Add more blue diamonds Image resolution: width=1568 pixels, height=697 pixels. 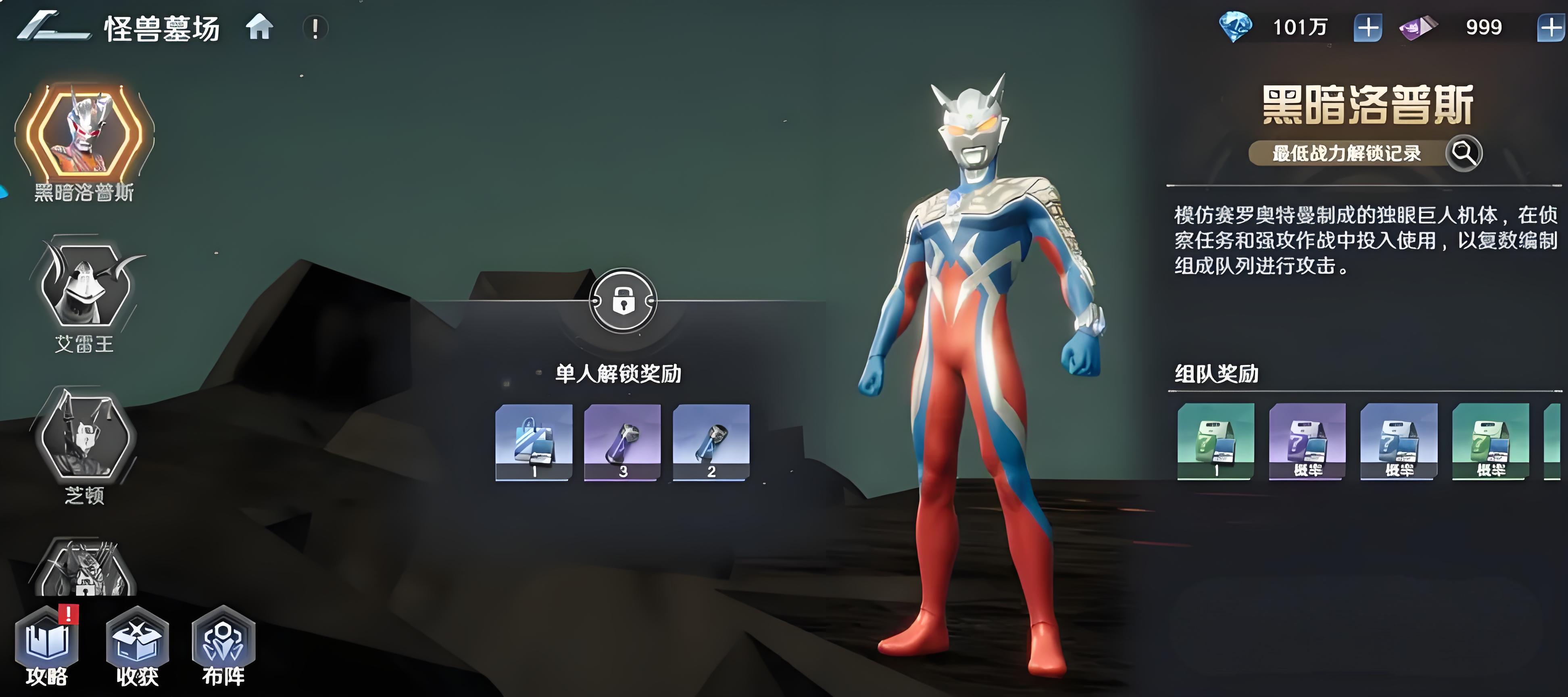coord(1367,28)
